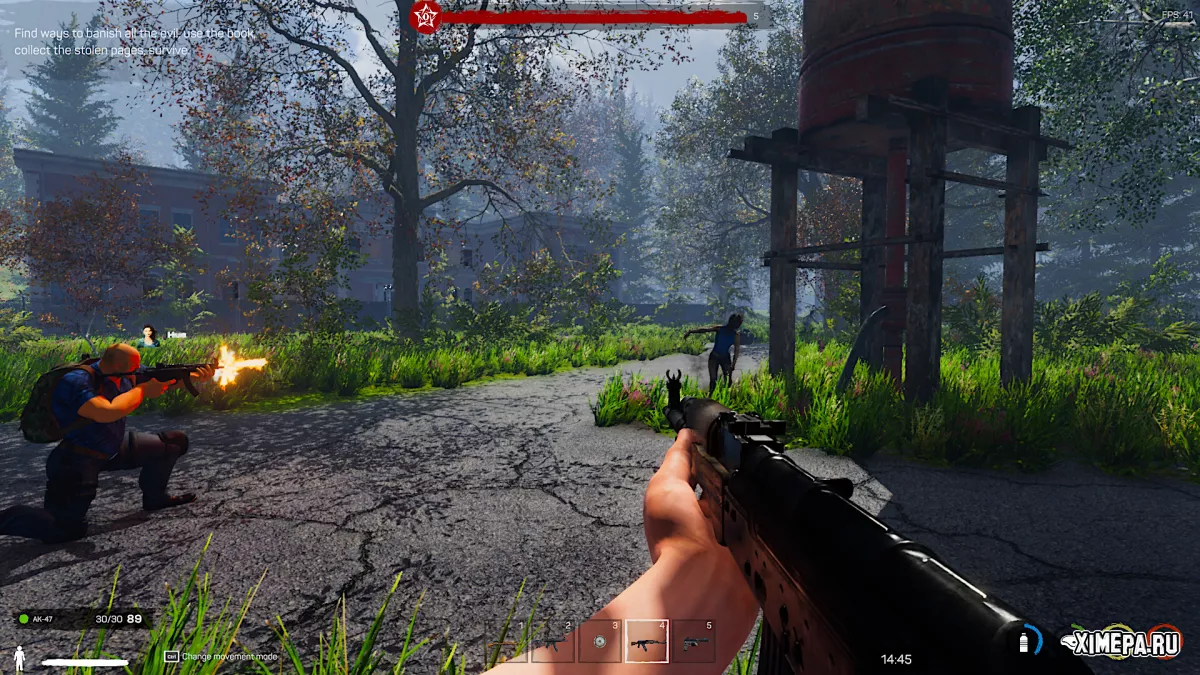Choose the round compass item in slot 3
The width and height of the screenshot is (1200, 675).
(x=600, y=641)
